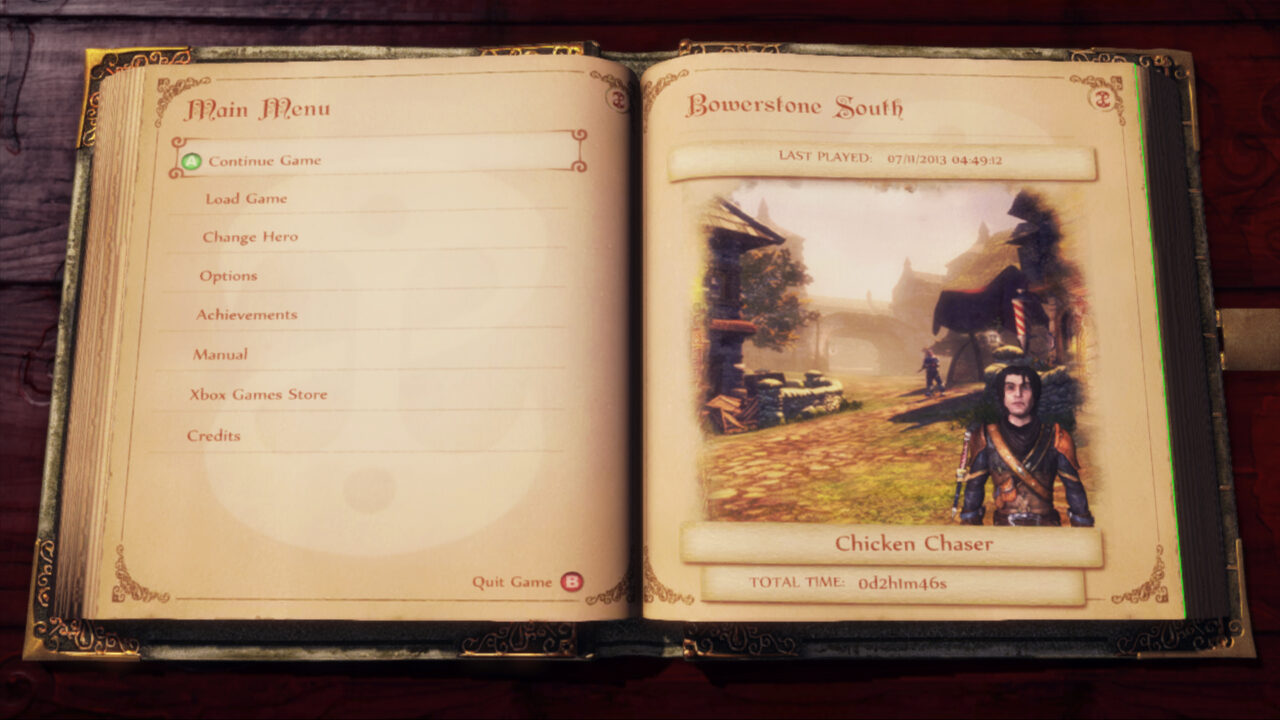Open the Options menu
1280x720 pixels.
pos(228,276)
